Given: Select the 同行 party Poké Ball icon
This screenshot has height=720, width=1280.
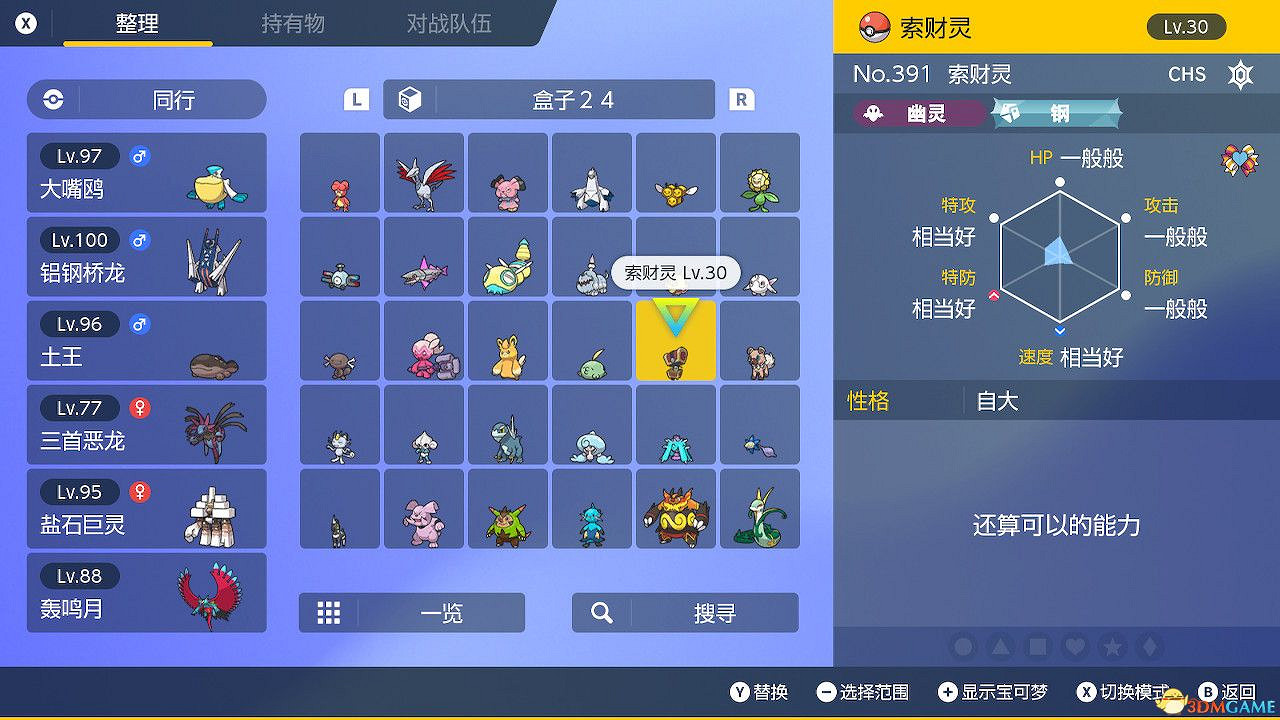Looking at the screenshot, I should coord(53,100).
